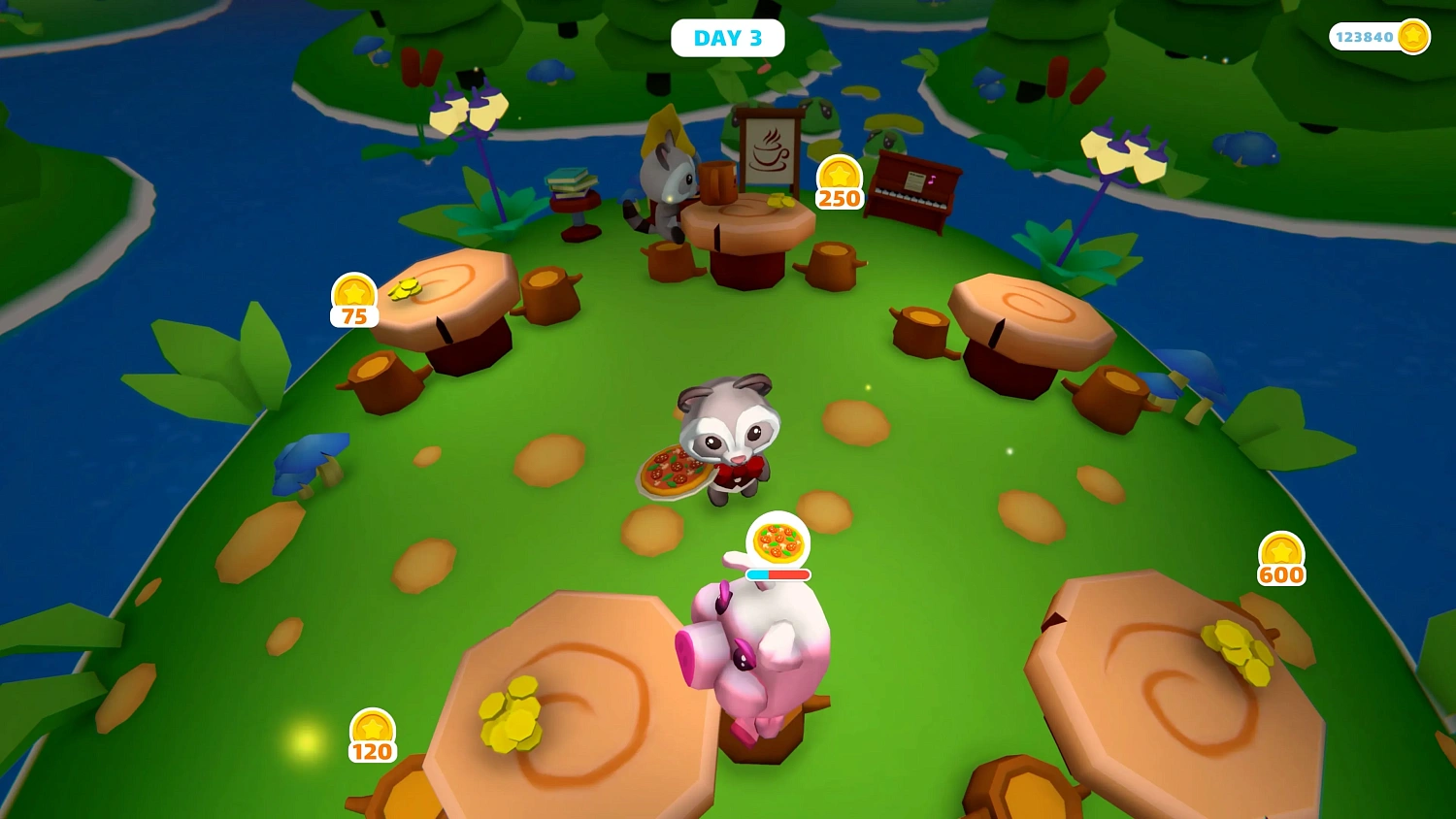Click the raccoon chef at the counter
Image resolution: width=1456 pixels, height=819 pixels.
click(x=668, y=184)
